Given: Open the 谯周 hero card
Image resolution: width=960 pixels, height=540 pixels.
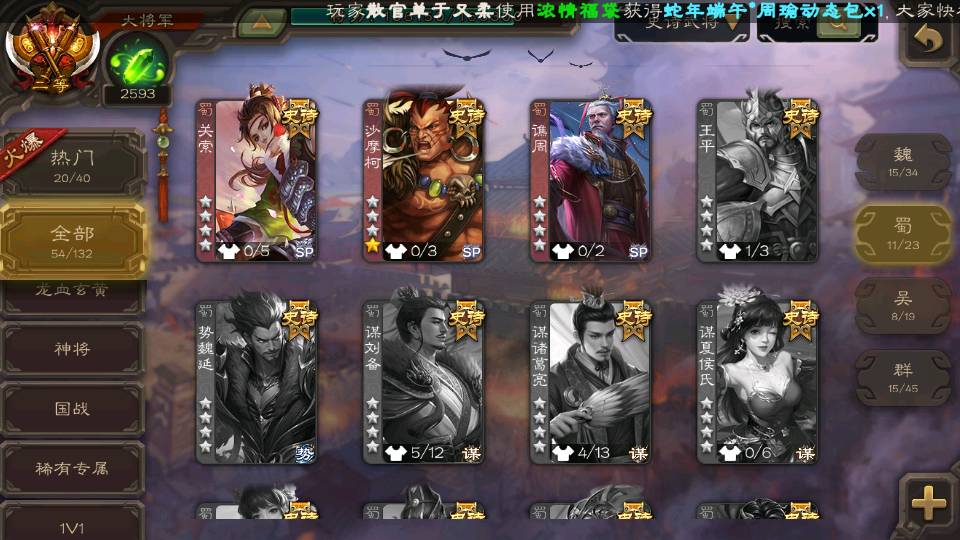Looking at the screenshot, I should pyautogui.click(x=591, y=180).
